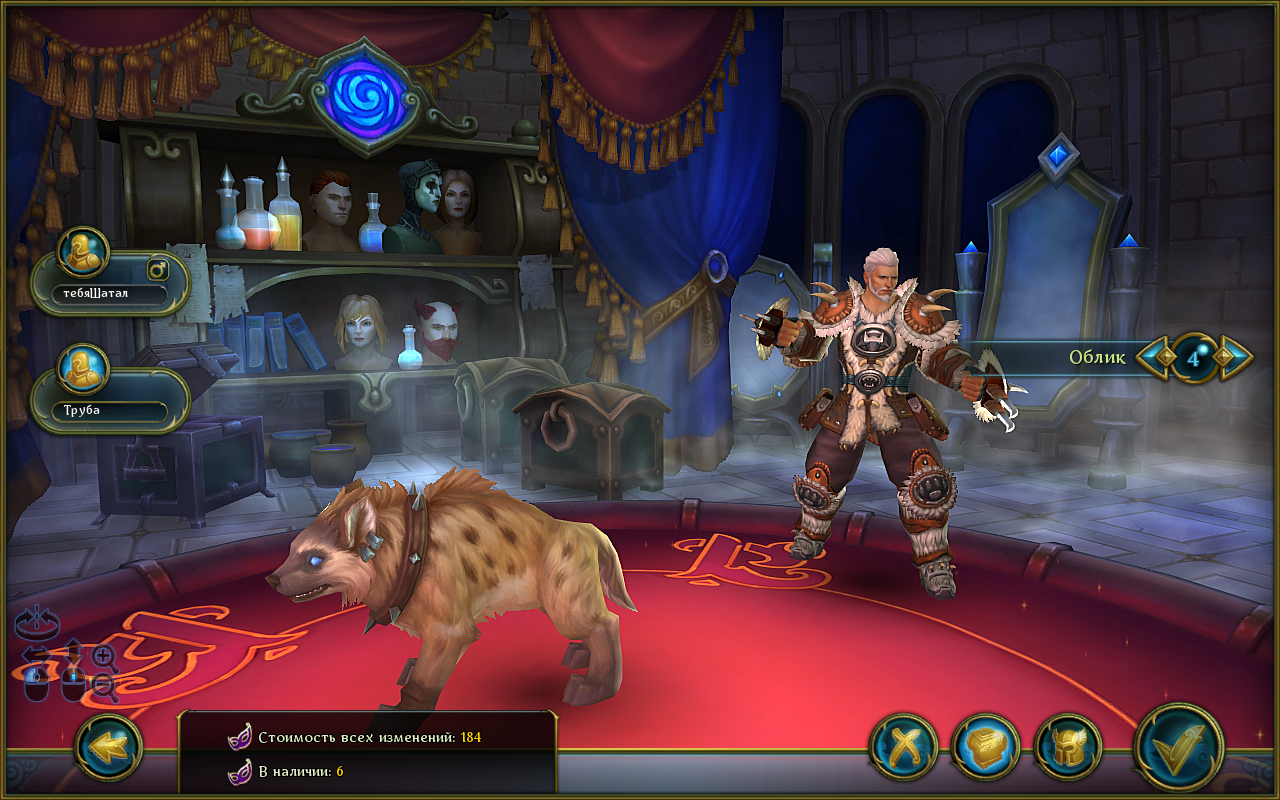
Task: Toggle the male gender symbol button
Action: coord(159,268)
